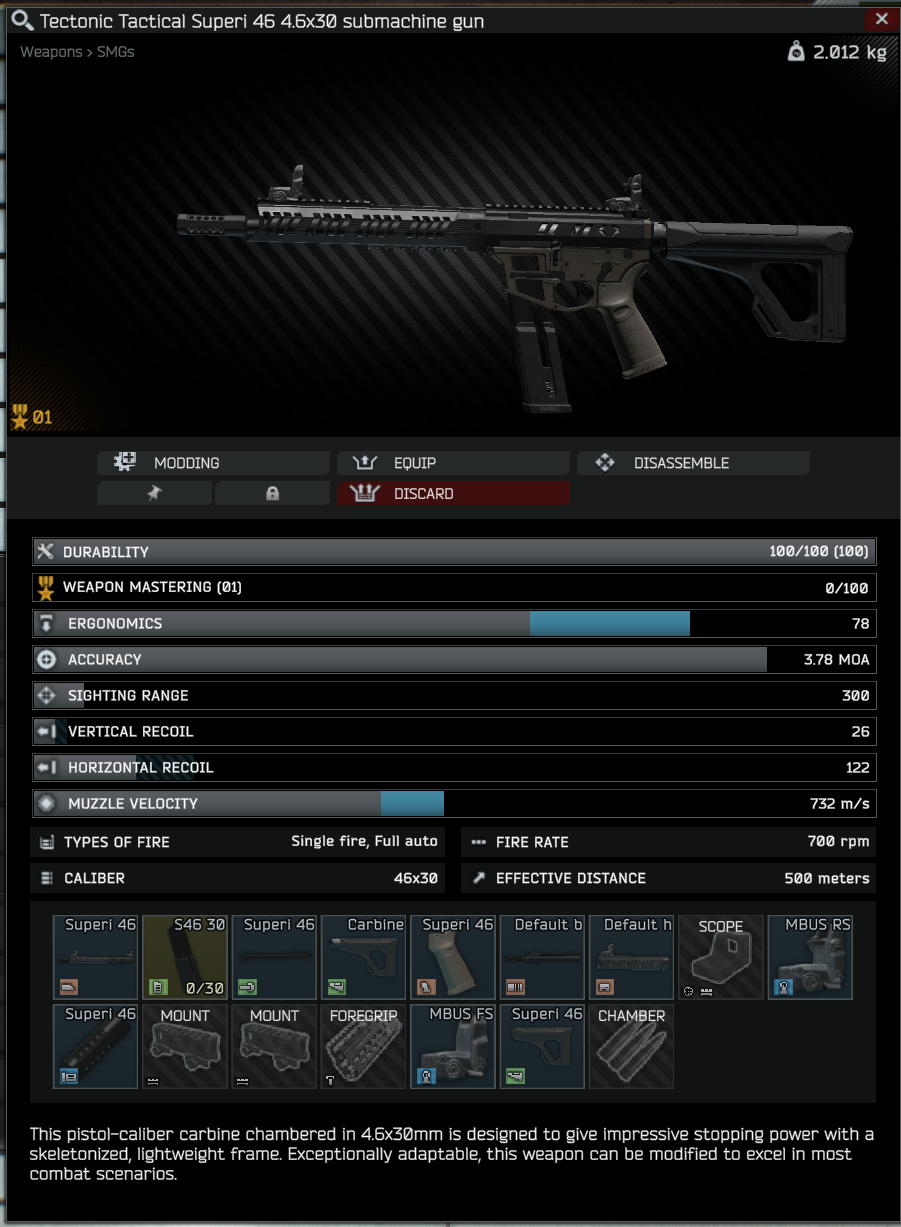Choose the Superi 46 pistol grip slot

453,957
